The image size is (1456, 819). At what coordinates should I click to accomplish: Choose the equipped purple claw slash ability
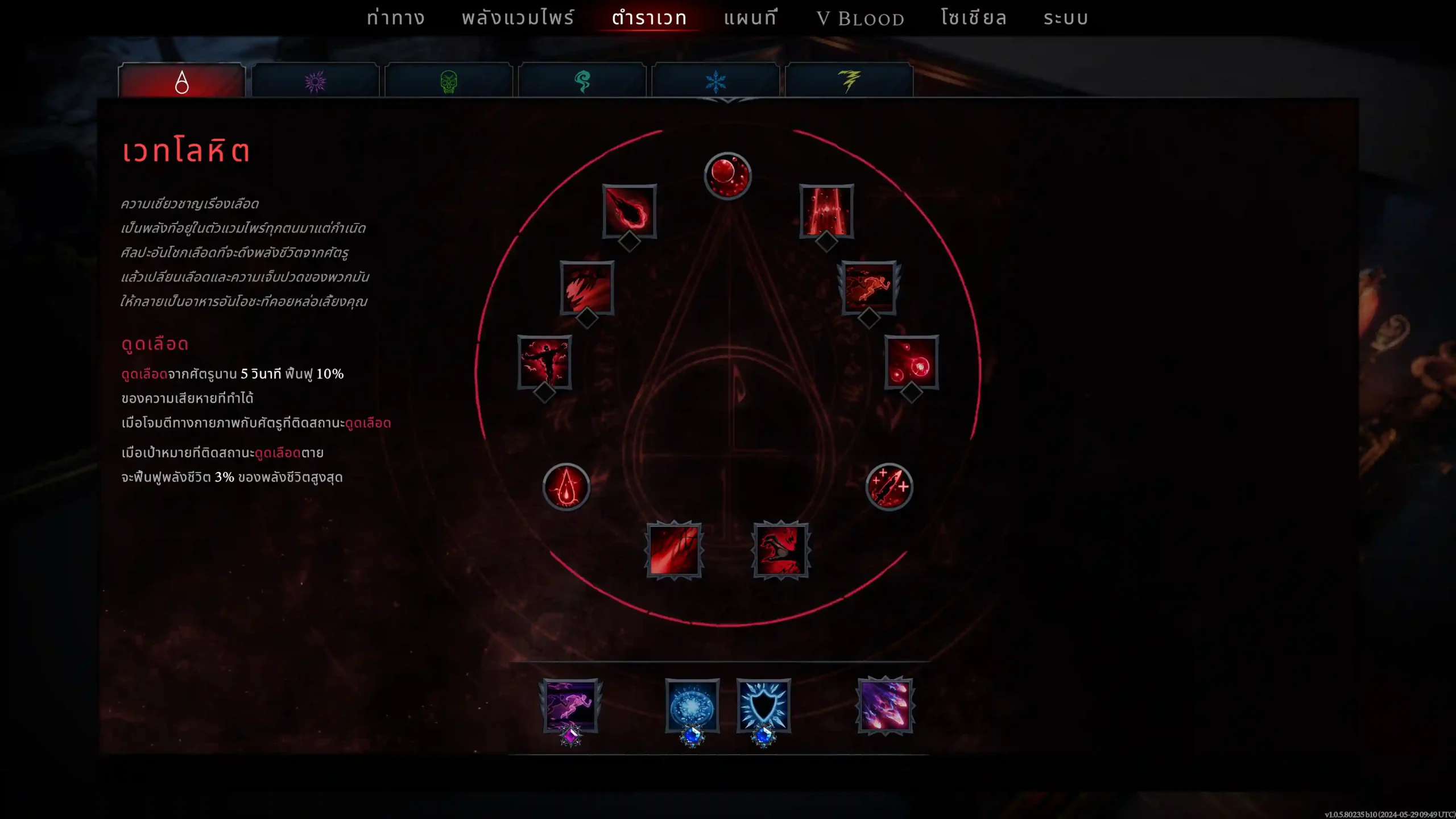885,705
